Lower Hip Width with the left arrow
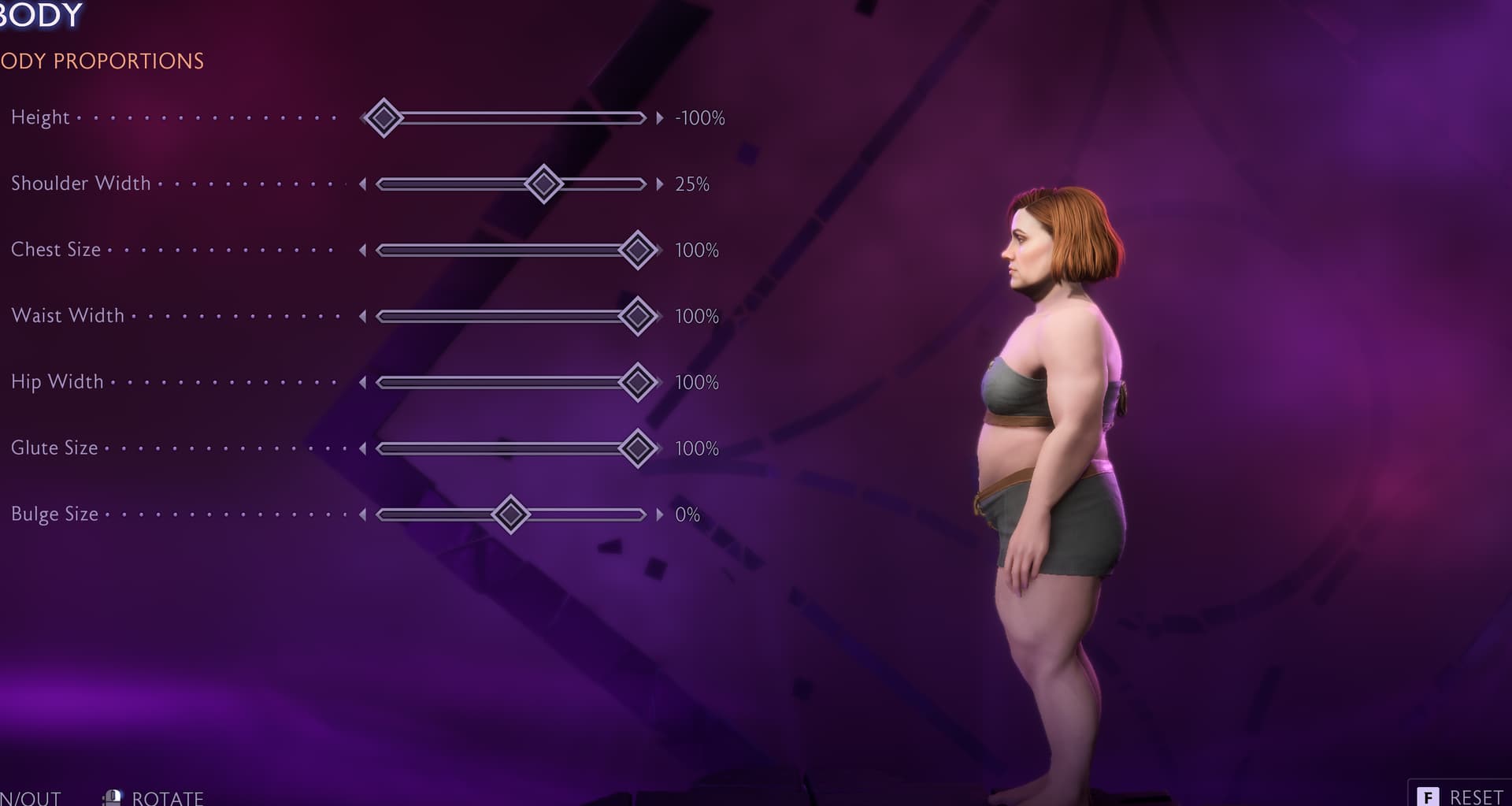1512x806 pixels. [362, 383]
